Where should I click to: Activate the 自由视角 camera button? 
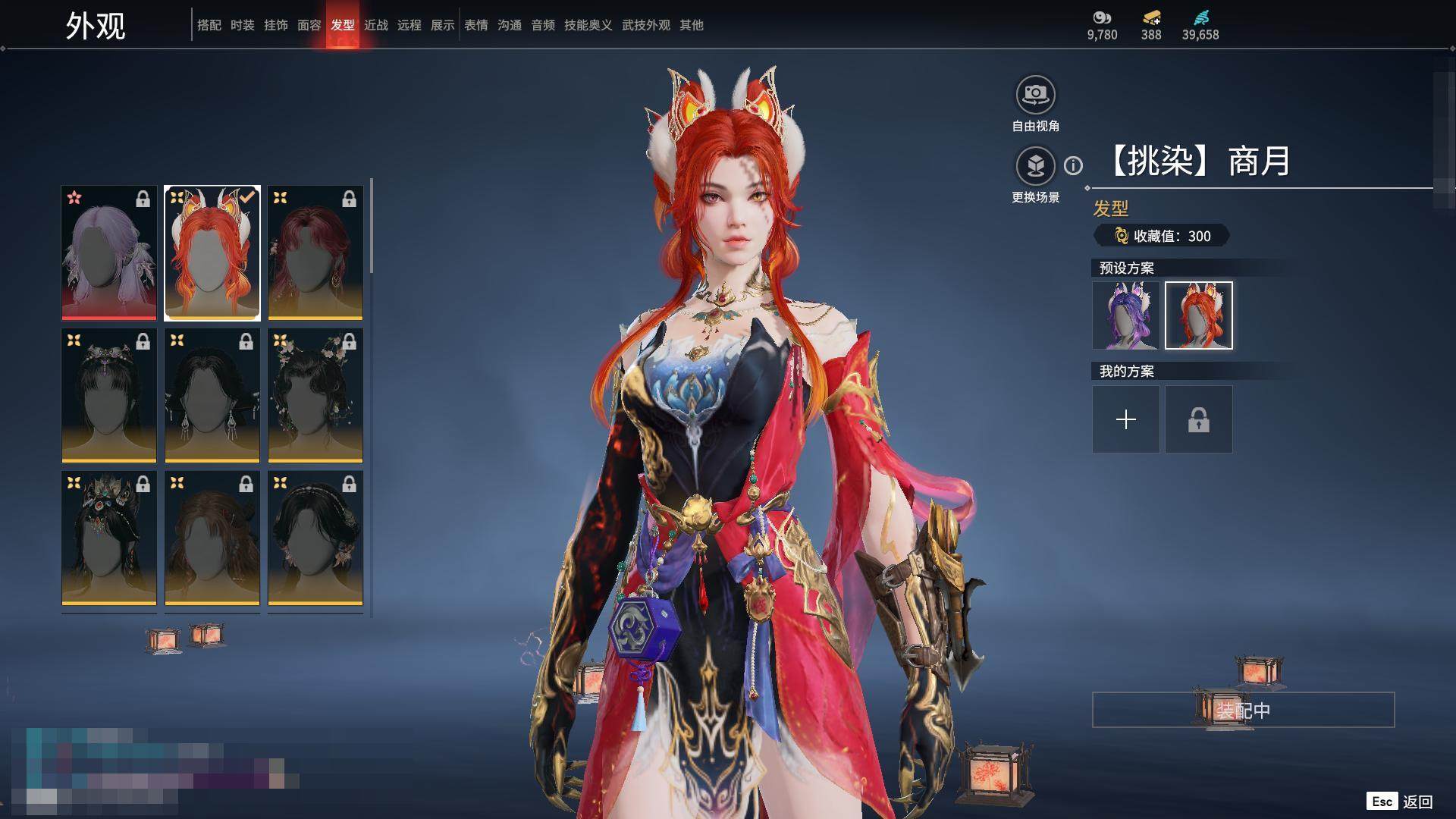tap(1035, 95)
